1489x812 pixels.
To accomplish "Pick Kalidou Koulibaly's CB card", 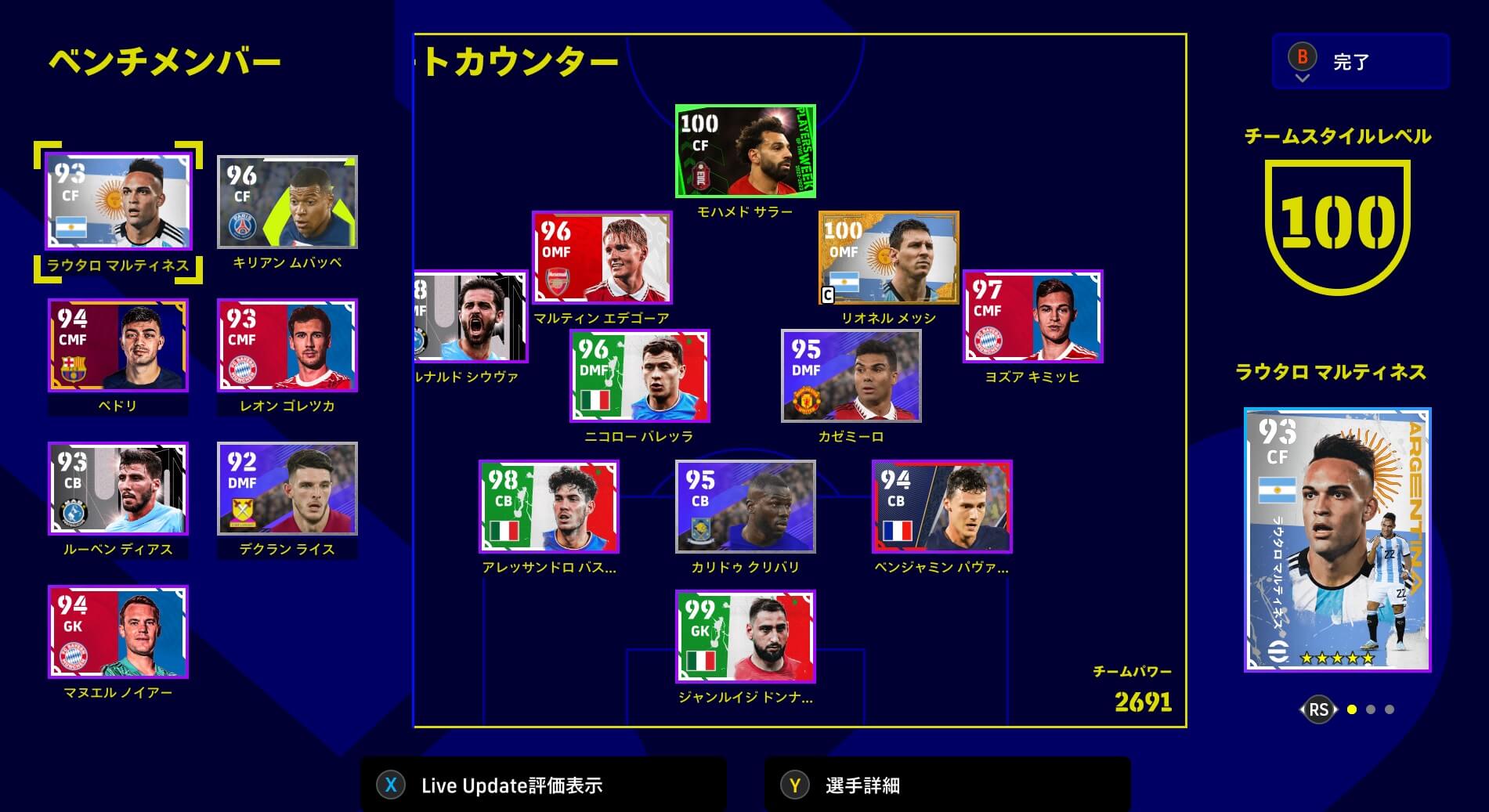I will (745, 507).
